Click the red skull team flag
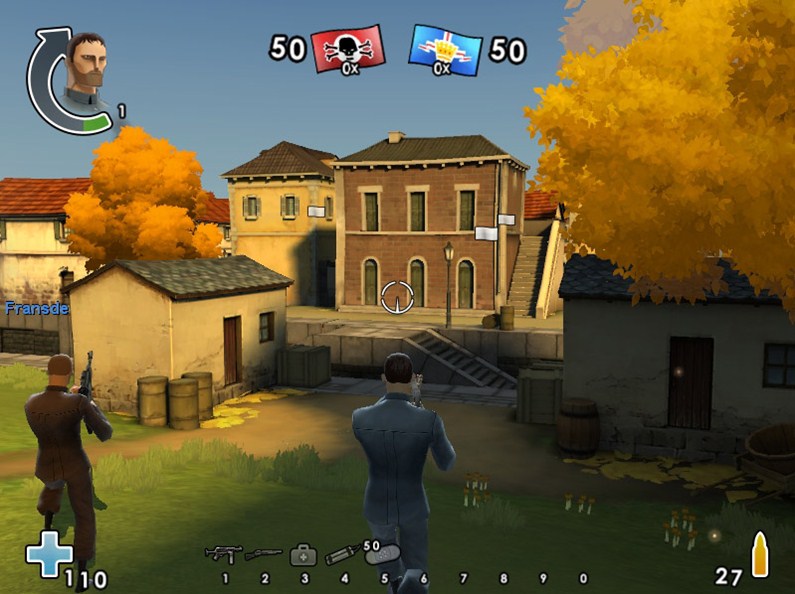 point(347,49)
